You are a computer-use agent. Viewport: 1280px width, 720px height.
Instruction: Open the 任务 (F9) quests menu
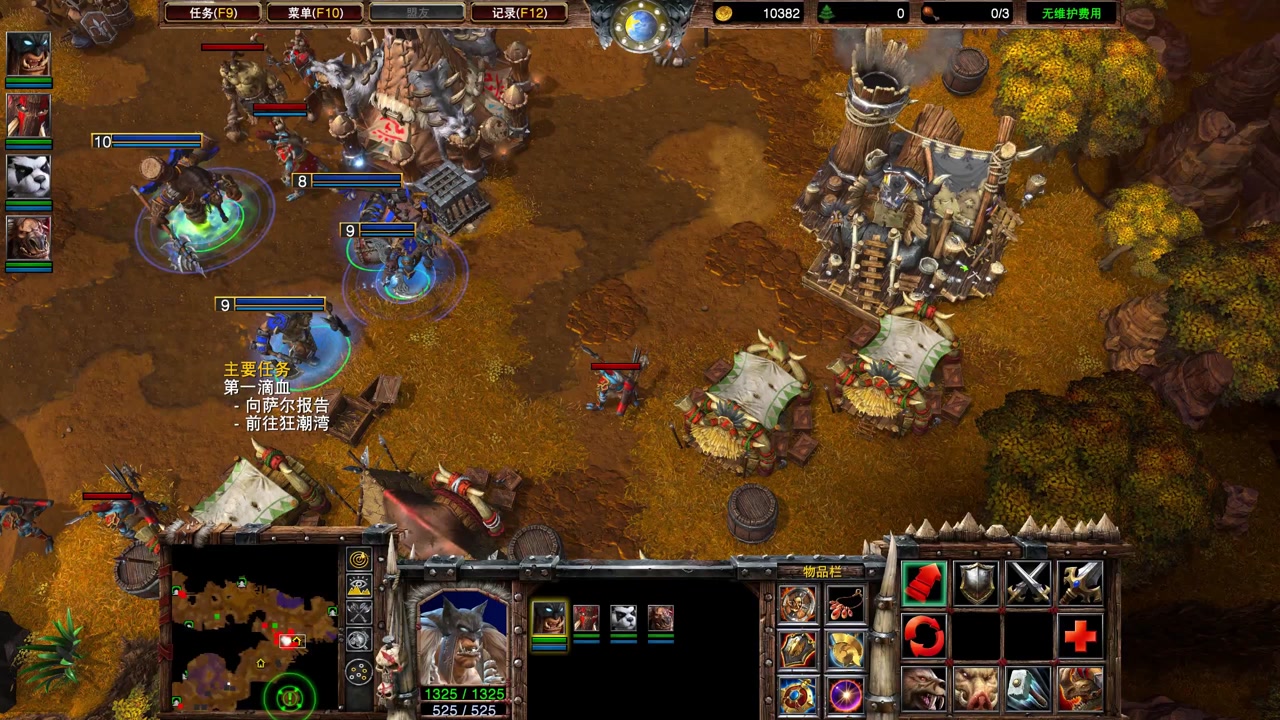click(213, 13)
